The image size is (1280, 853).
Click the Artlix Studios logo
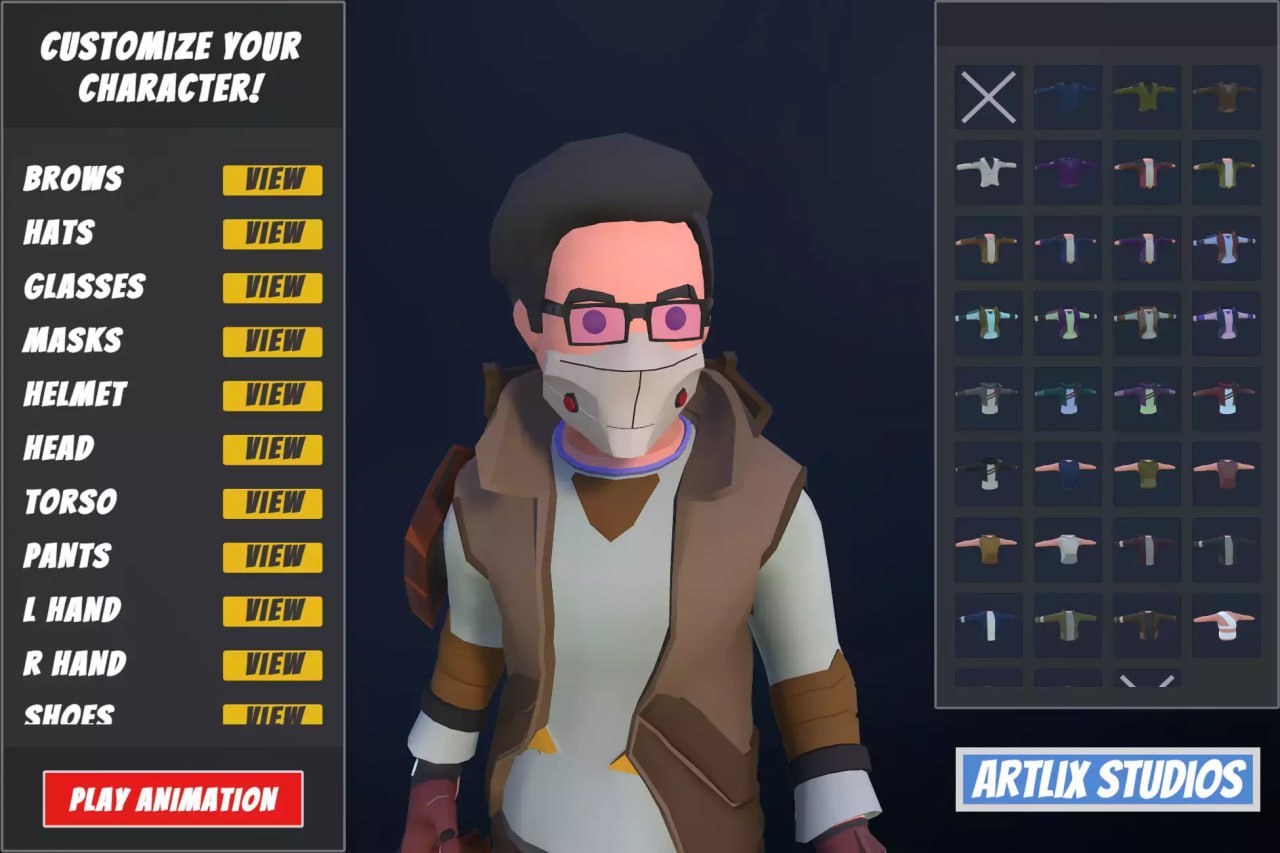(1108, 780)
